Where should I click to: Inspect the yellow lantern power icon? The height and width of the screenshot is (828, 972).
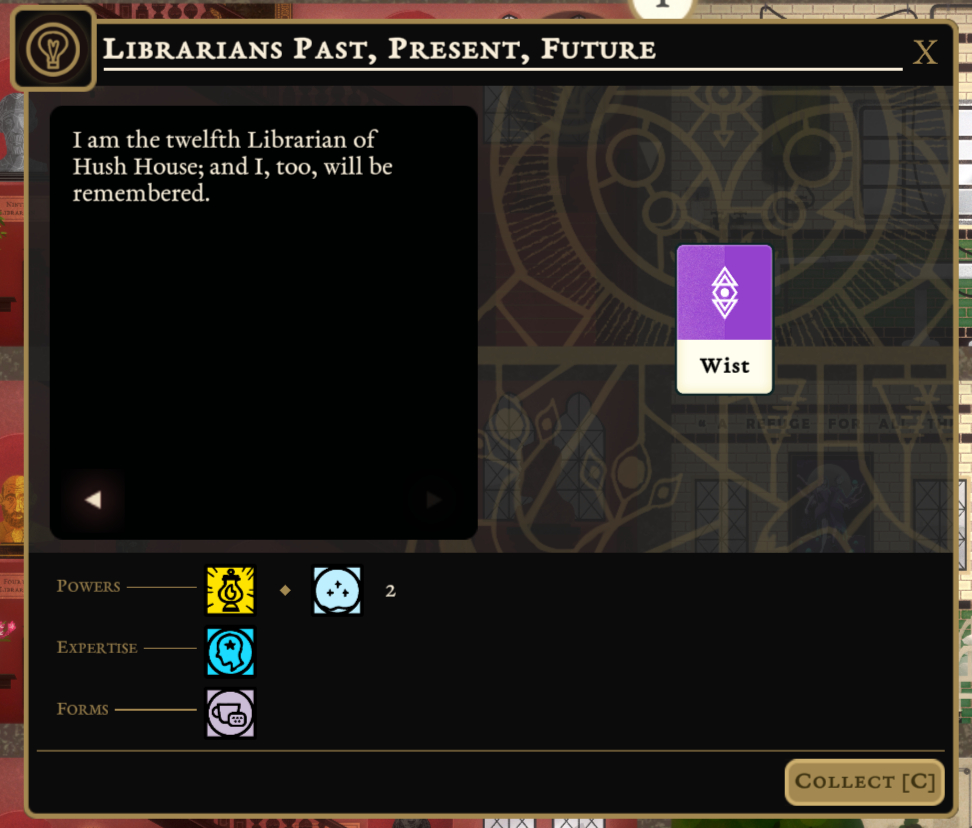pyautogui.click(x=231, y=590)
